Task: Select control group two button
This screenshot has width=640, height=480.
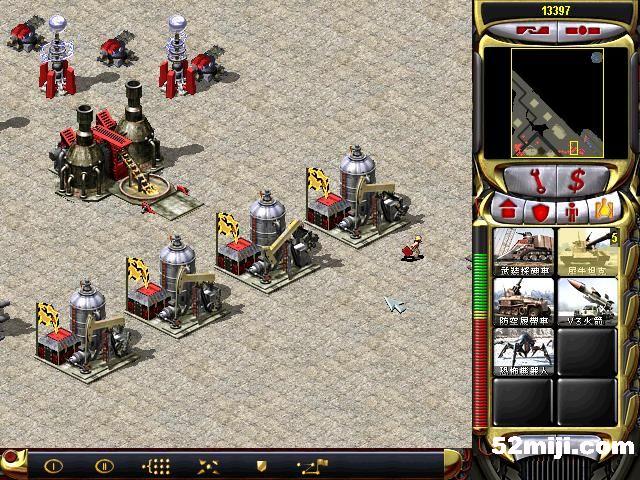Action: 104,465
